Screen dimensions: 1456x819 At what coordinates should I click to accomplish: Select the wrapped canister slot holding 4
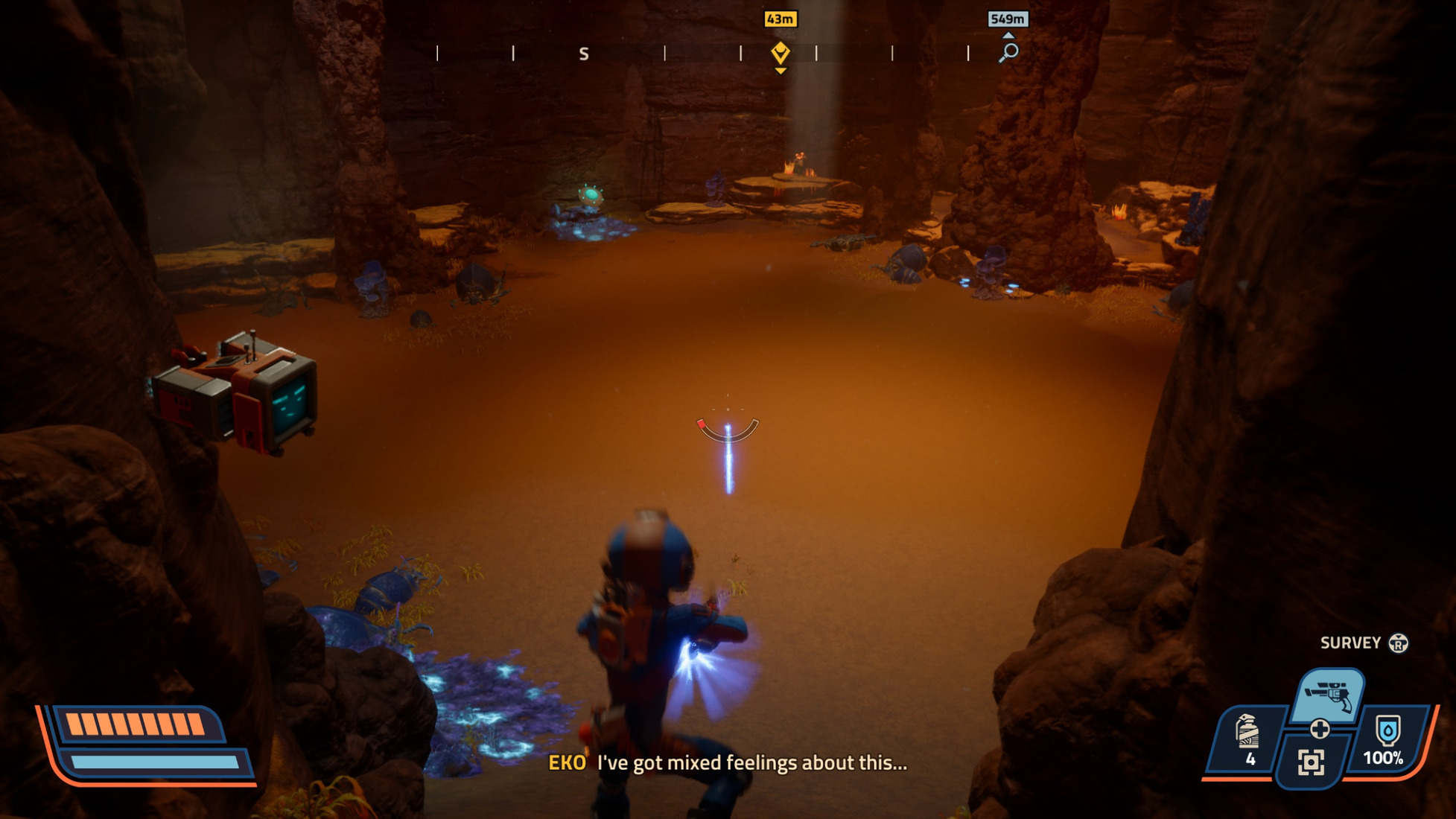point(1248,739)
